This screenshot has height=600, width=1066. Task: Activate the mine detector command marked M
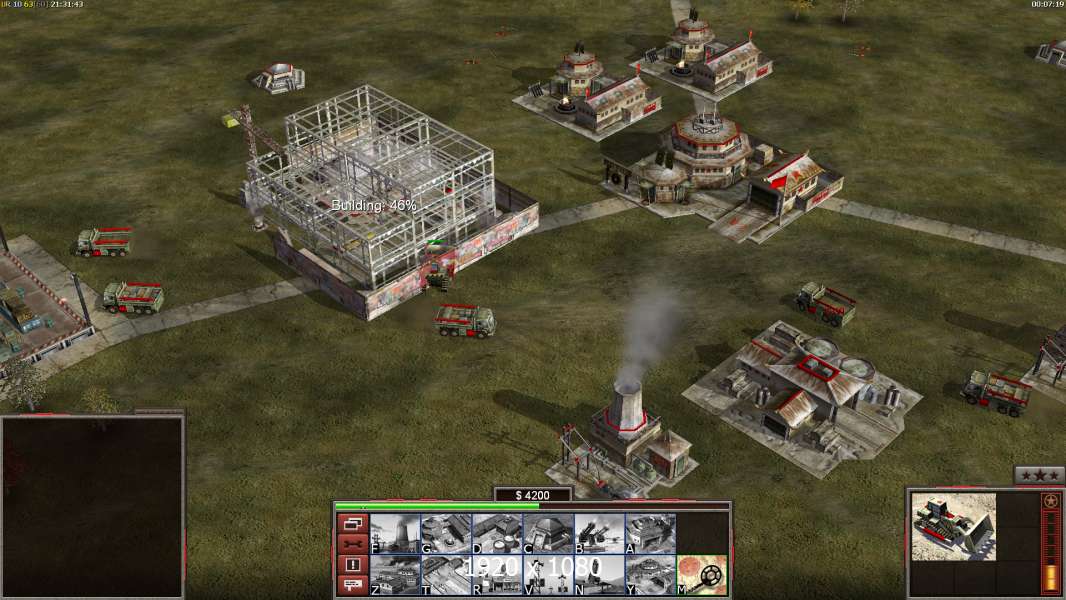(x=702, y=575)
